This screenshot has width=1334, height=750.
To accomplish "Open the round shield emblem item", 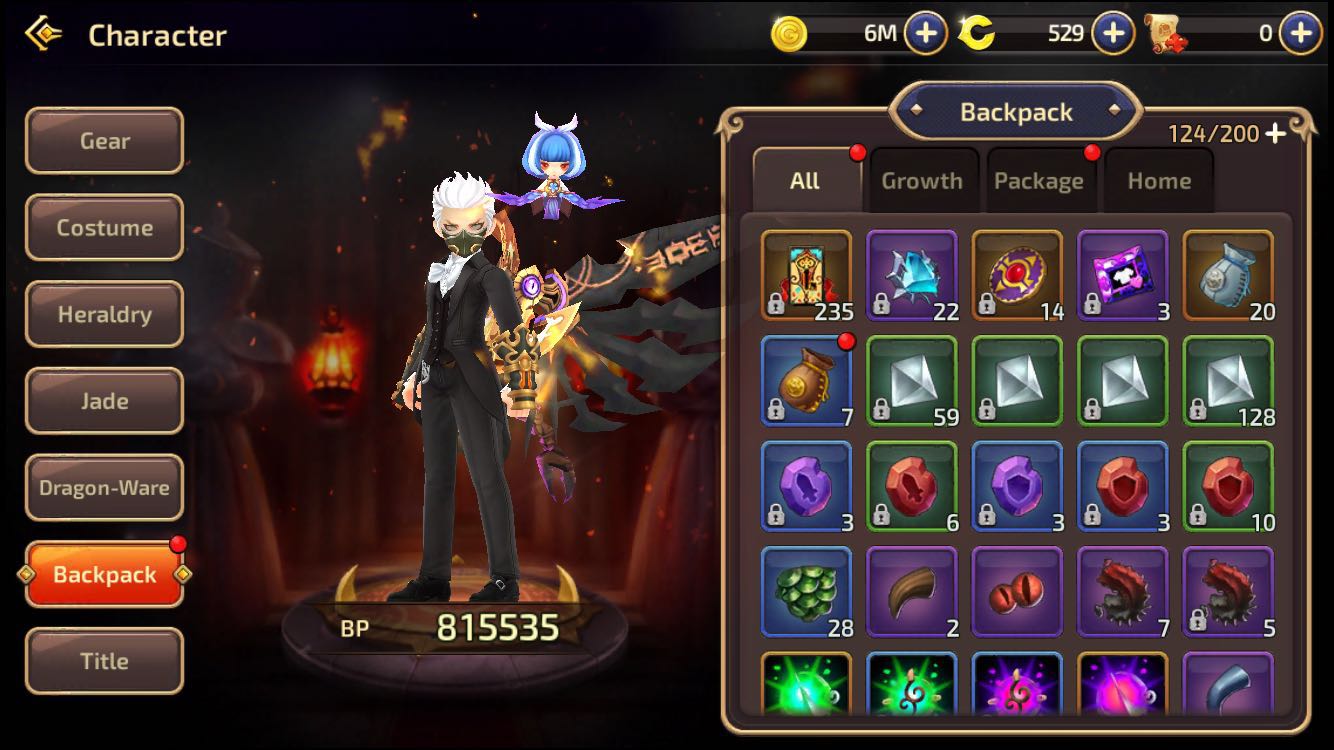I will coord(1017,273).
